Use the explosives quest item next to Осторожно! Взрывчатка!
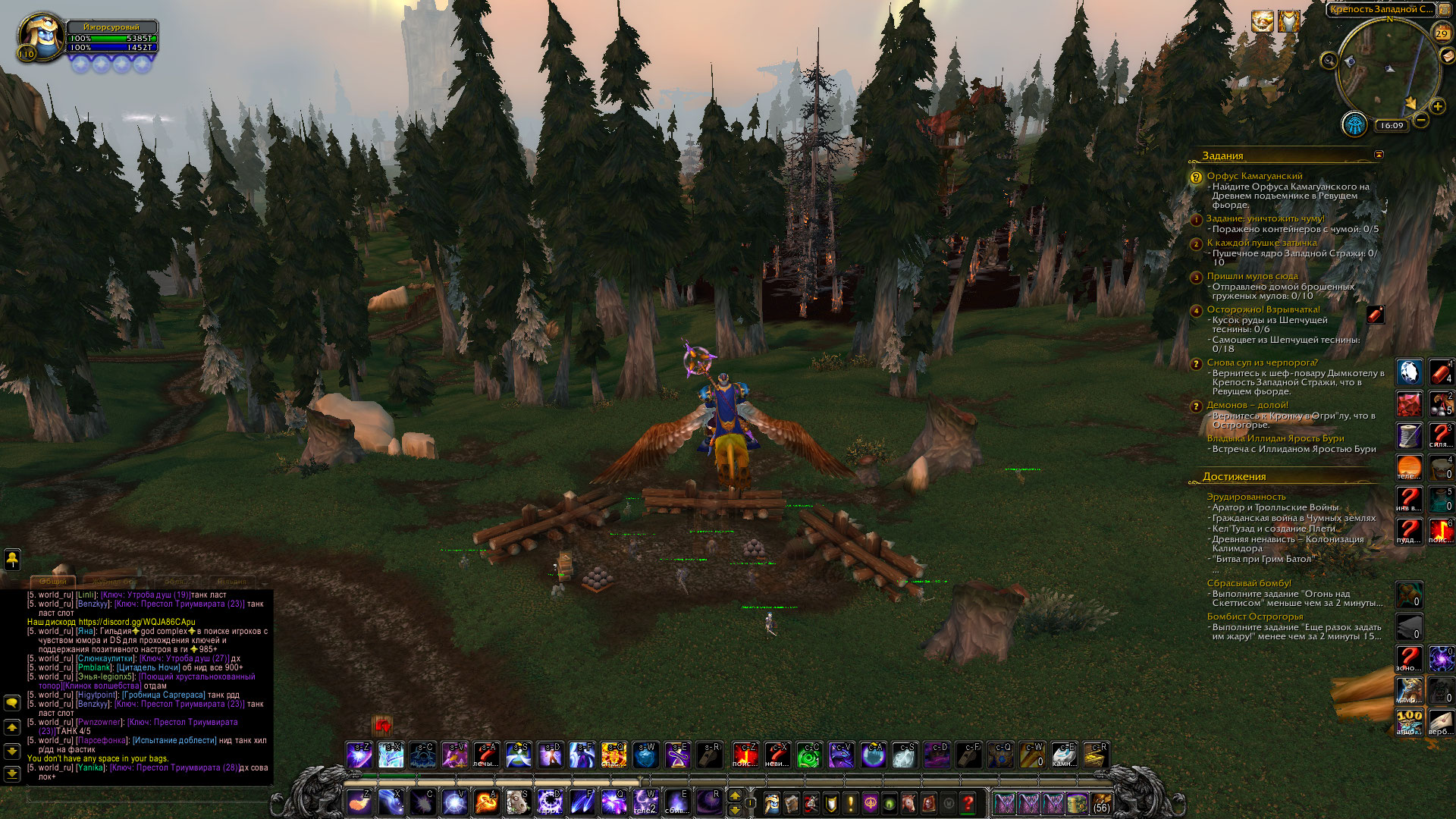The width and height of the screenshot is (1456, 819). click(x=1376, y=315)
